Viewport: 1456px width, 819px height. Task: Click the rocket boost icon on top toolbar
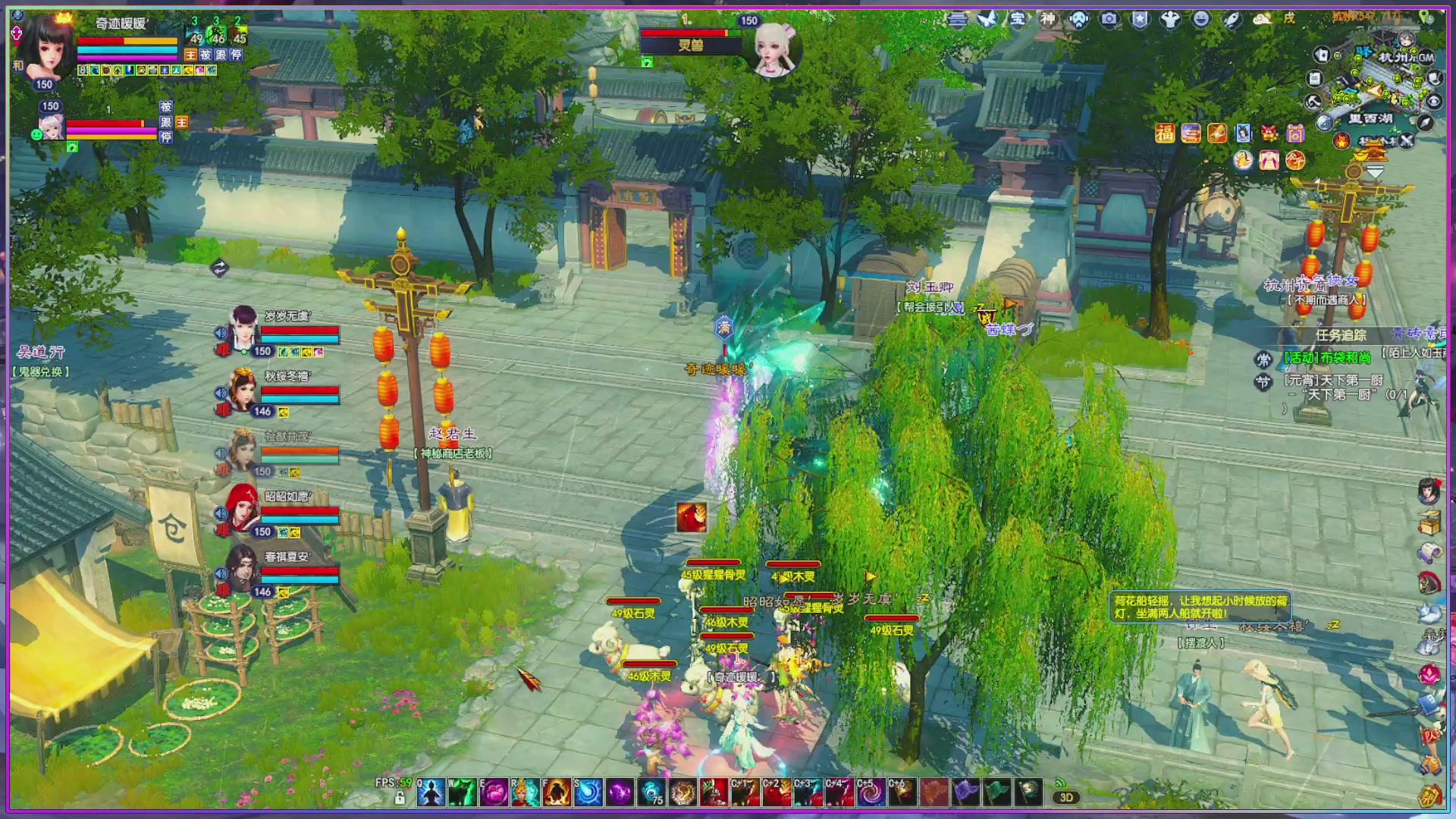tap(1233, 18)
